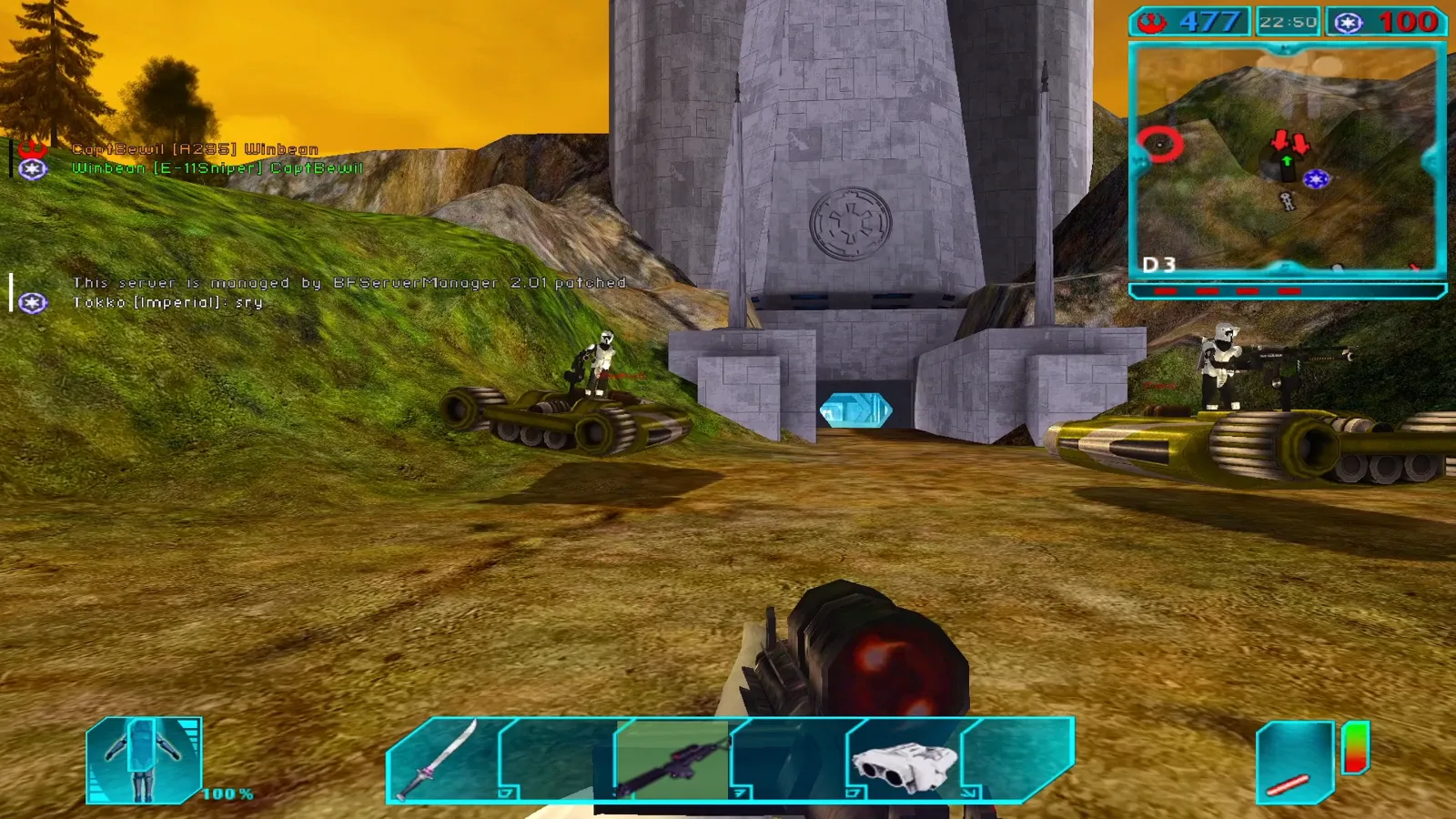Click the soldier body status icon
This screenshot has height=819, width=1456.
[143, 760]
